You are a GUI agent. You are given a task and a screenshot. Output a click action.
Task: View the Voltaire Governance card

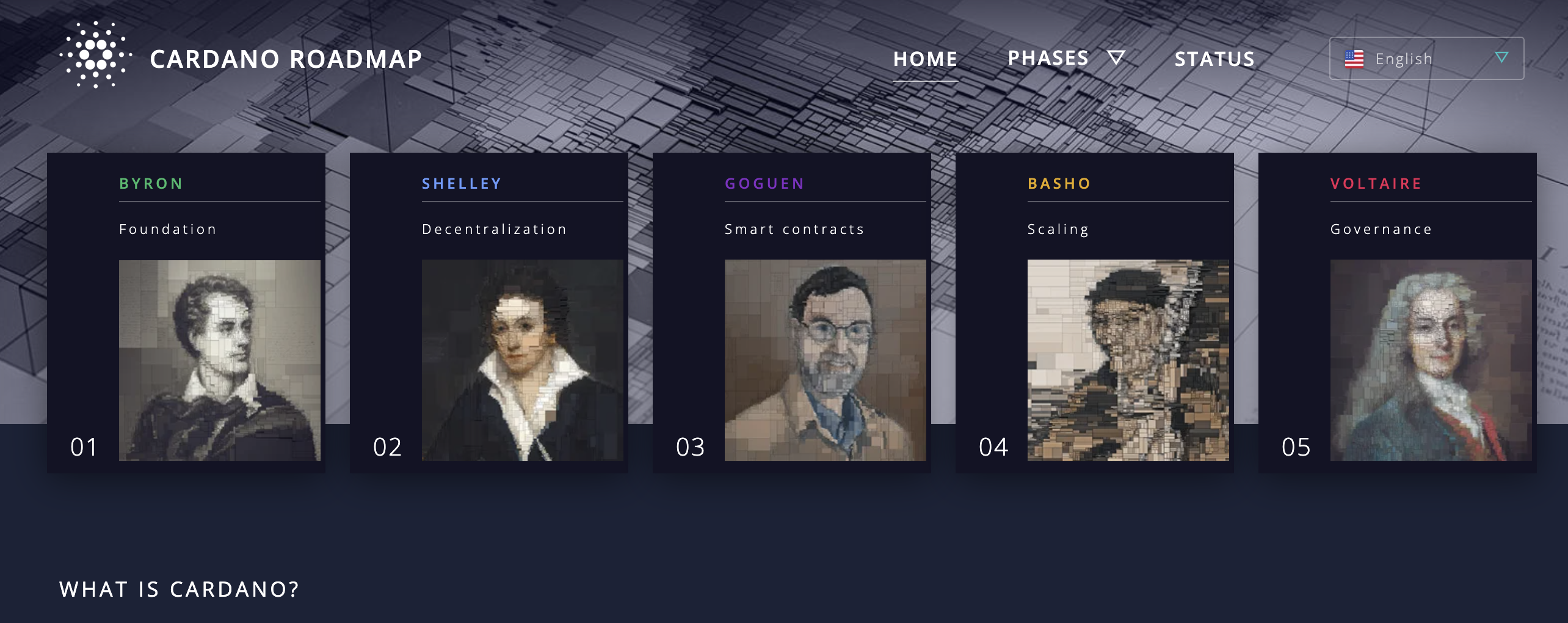(1398, 312)
